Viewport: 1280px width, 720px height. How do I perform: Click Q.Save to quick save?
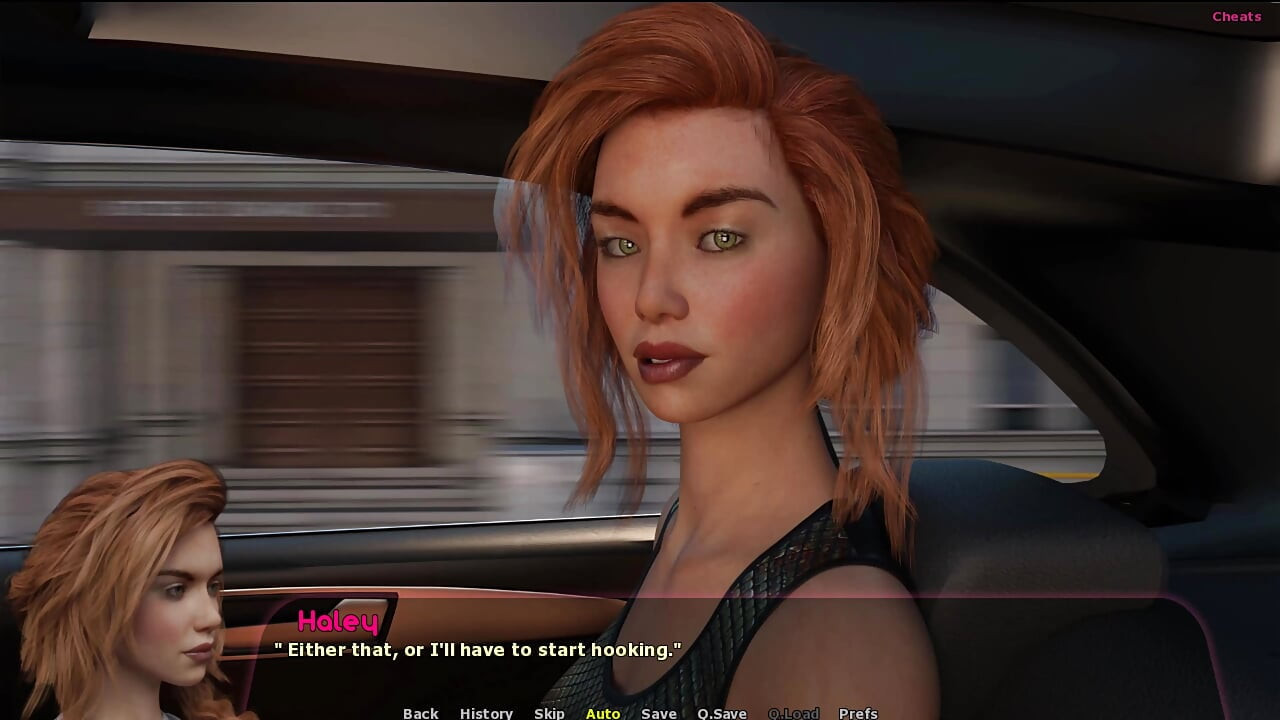(x=722, y=713)
